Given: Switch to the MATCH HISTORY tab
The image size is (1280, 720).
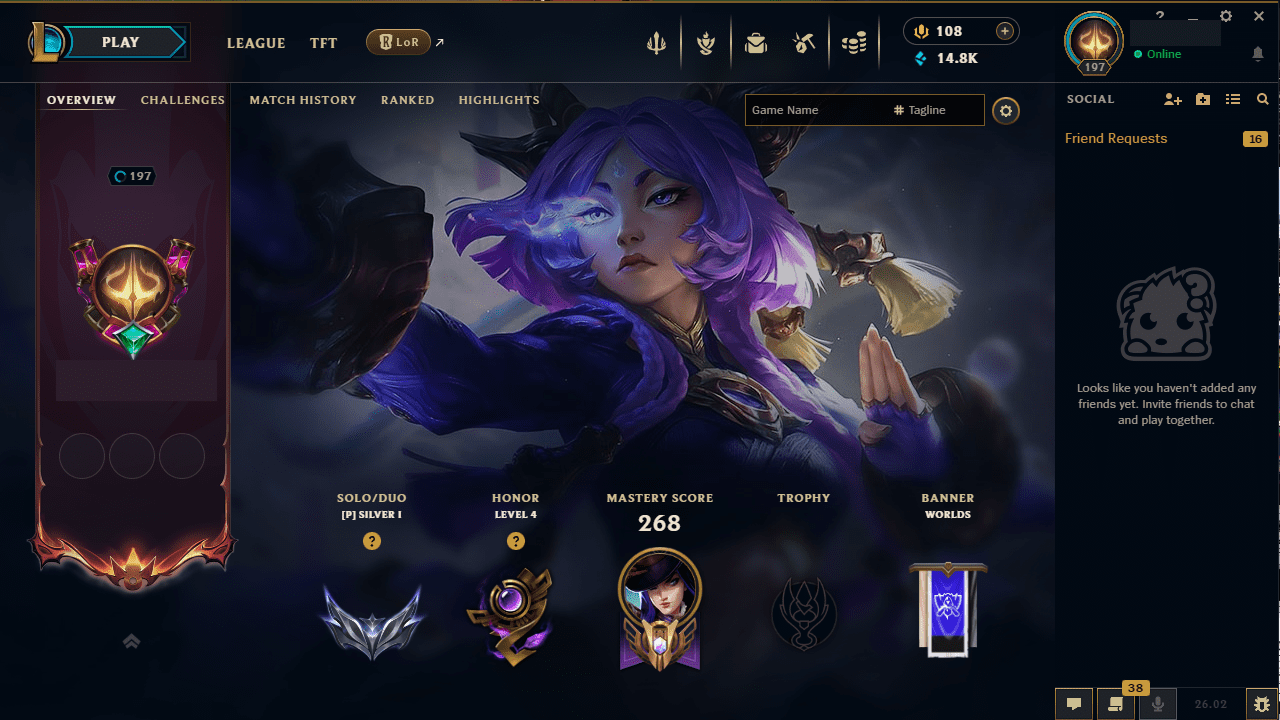Looking at the screenshot, I should [303, 100].
